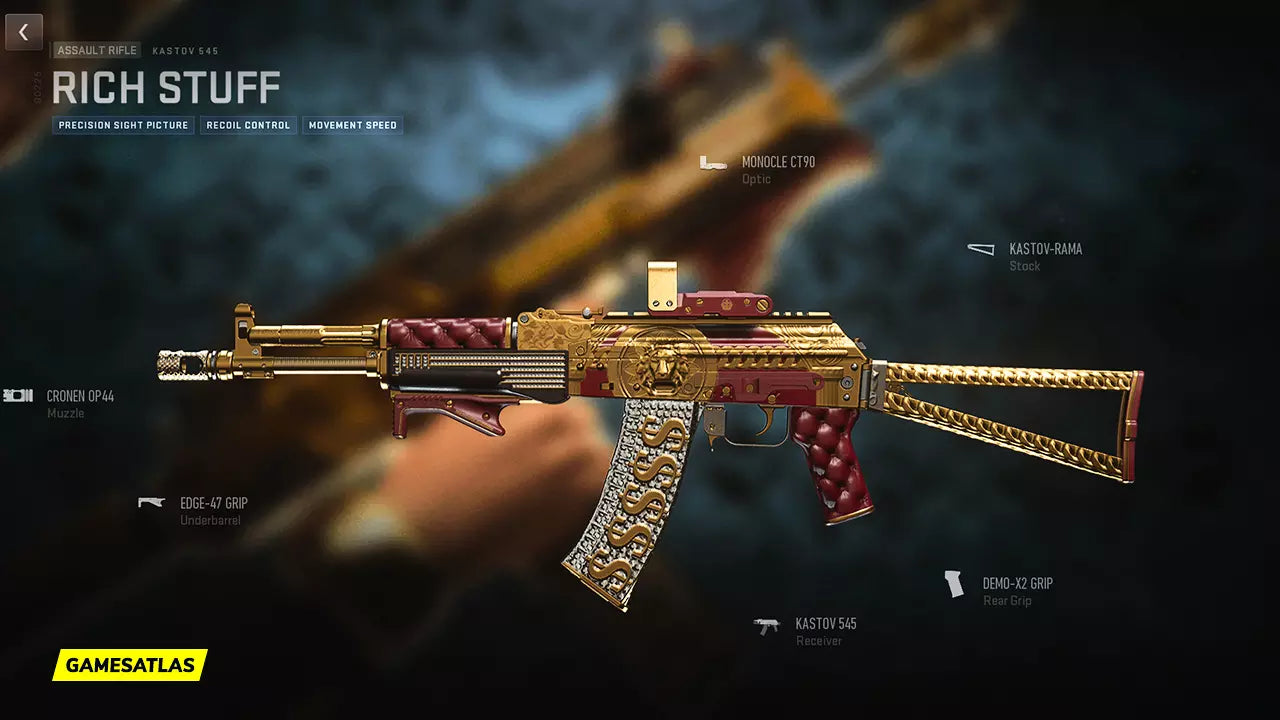Go back using the top-left arrow button
This screenshot has height=720, width=1280.
[24, 32]
